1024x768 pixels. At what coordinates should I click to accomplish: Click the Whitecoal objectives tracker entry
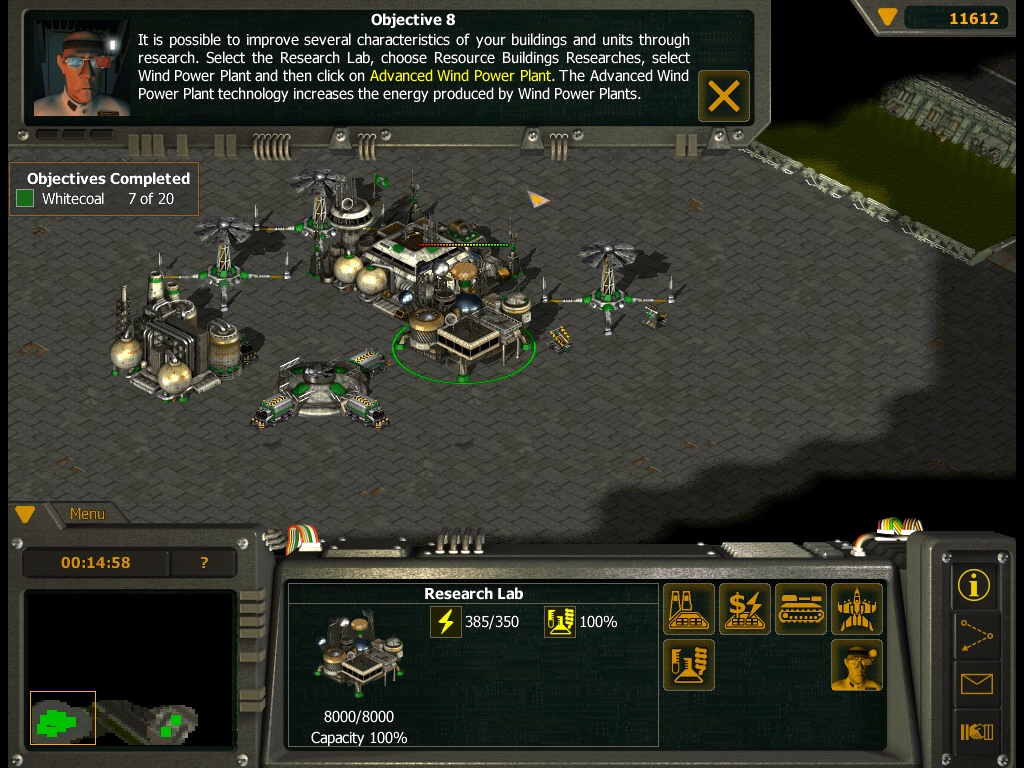click(95, 199)
